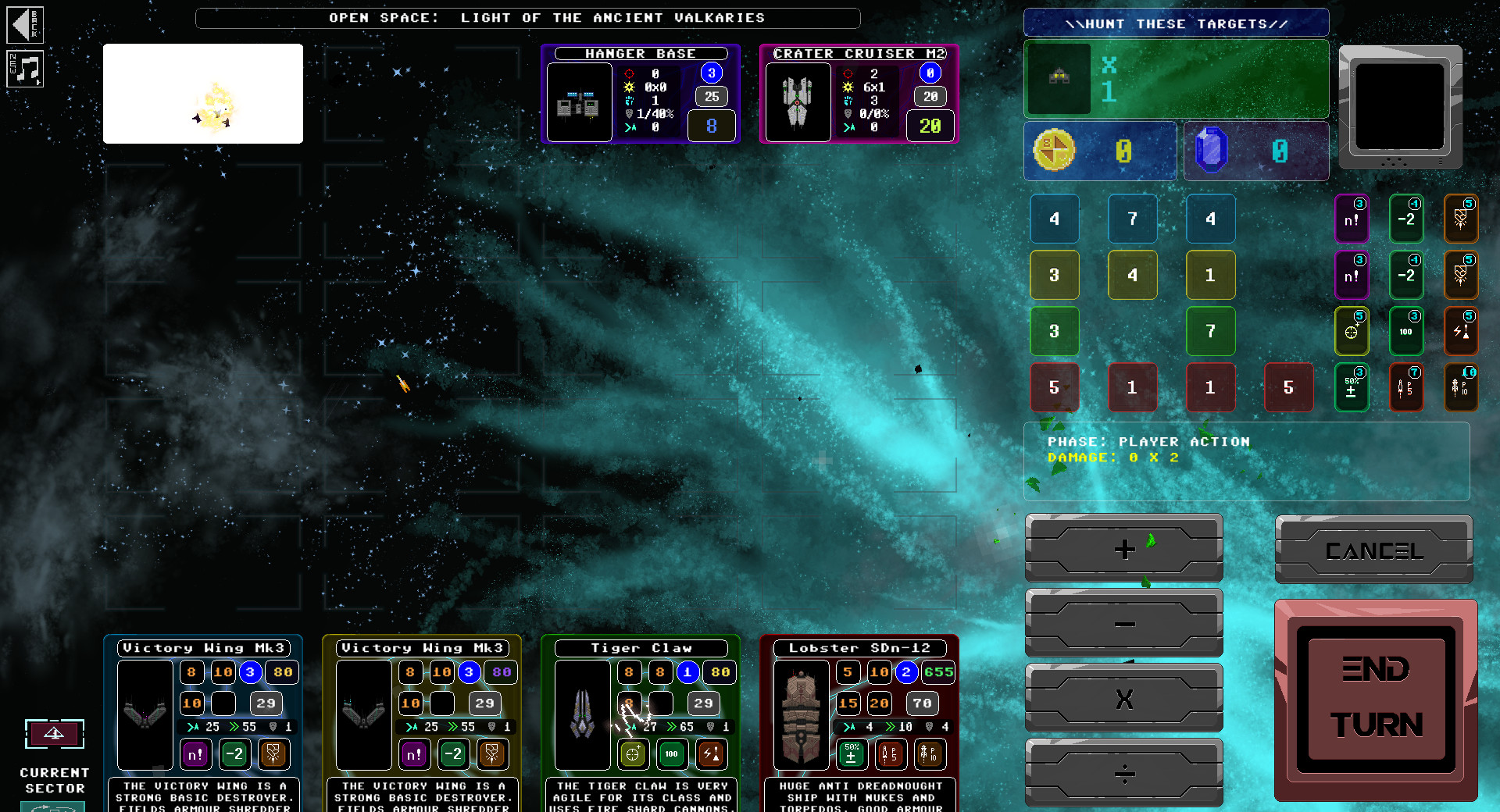The image size is (1500, 812).
Task: Click the blue gem counter in the right panel
Action: point(1255,151)
